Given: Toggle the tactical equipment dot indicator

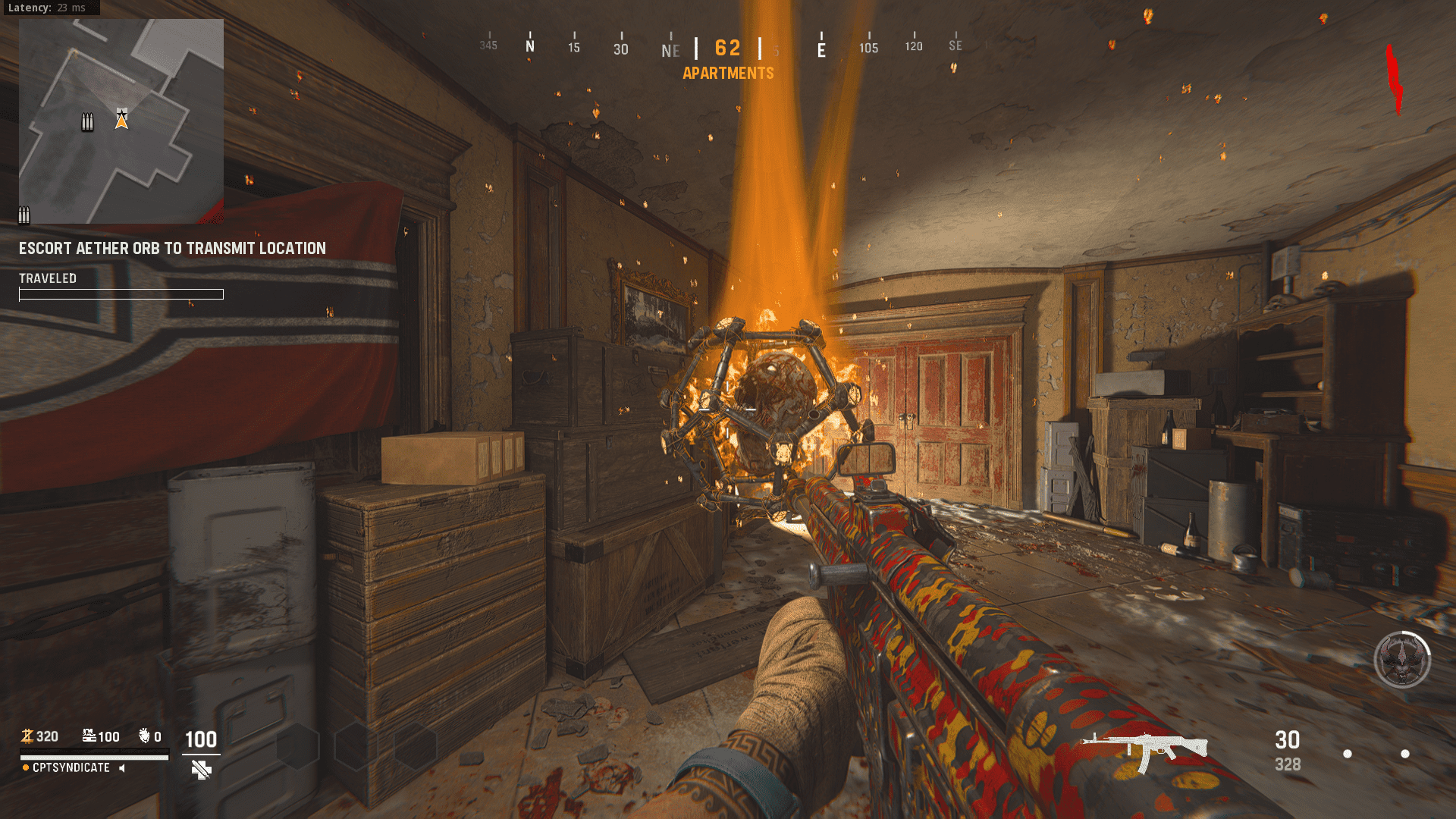Looking at the screenshot, I should 1405,754.
